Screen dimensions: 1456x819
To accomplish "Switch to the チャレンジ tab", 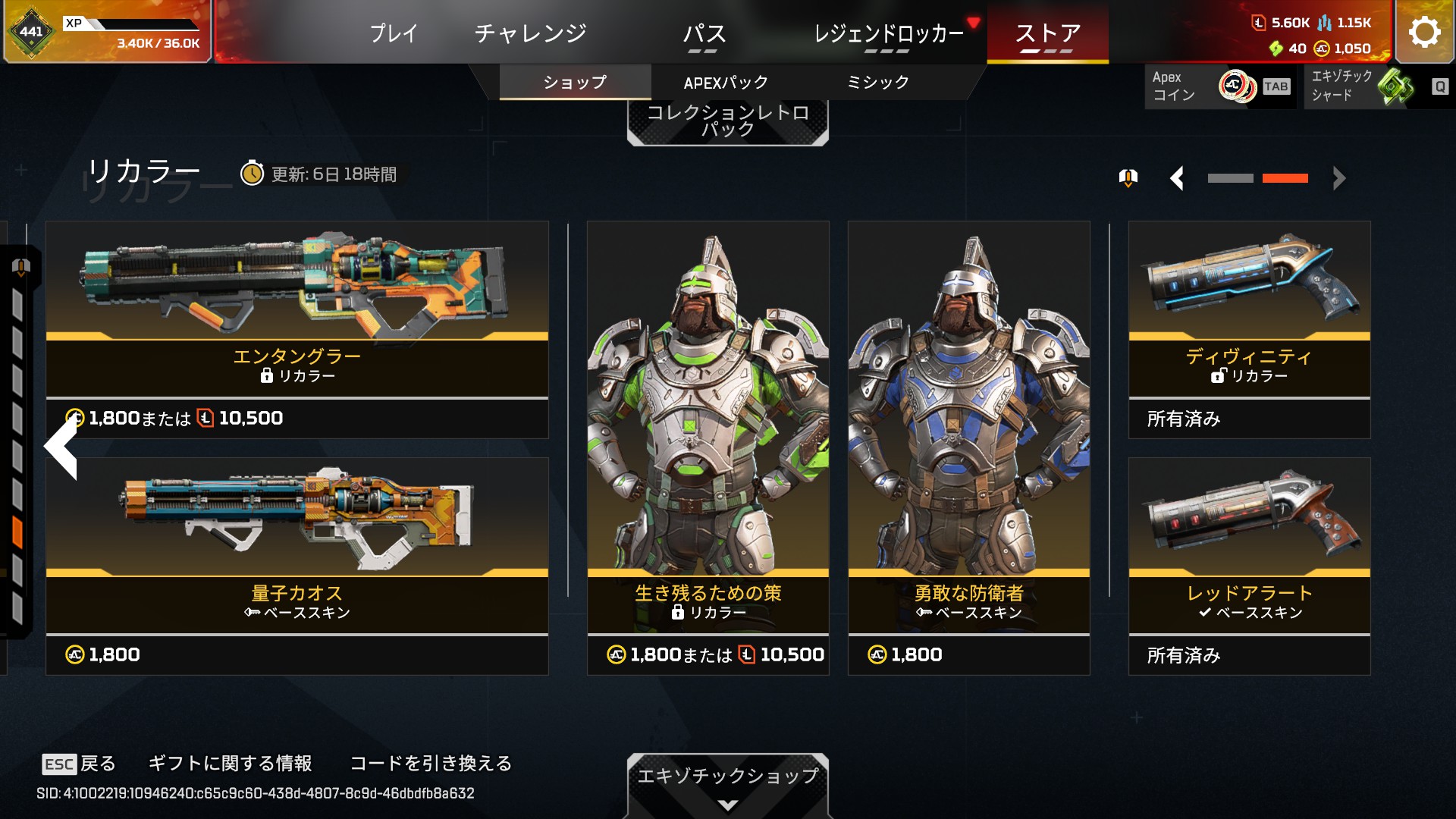I will point(531,33).
